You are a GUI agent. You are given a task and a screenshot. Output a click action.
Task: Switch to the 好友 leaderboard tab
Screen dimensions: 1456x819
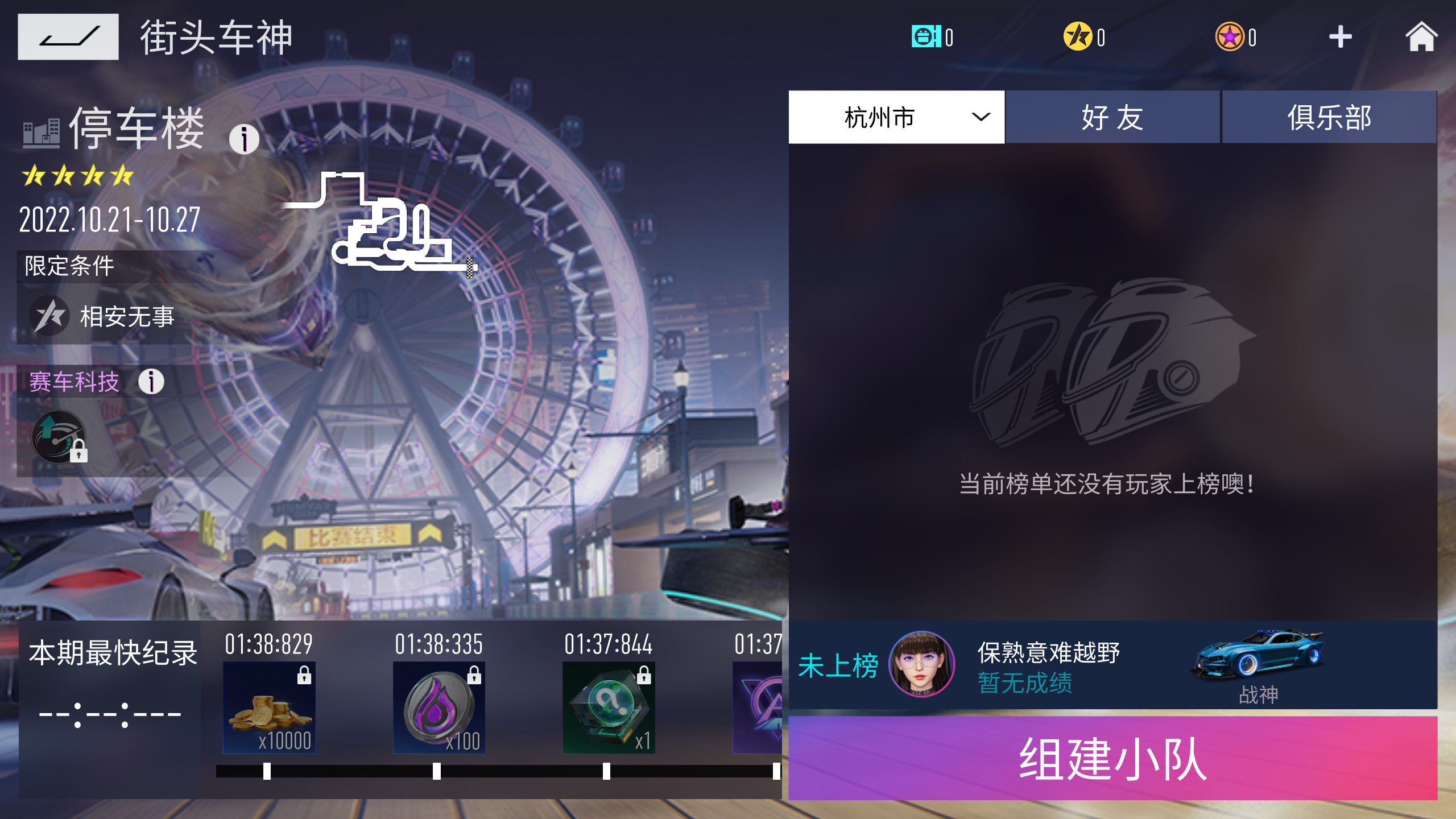click(x=1112, y=117)
